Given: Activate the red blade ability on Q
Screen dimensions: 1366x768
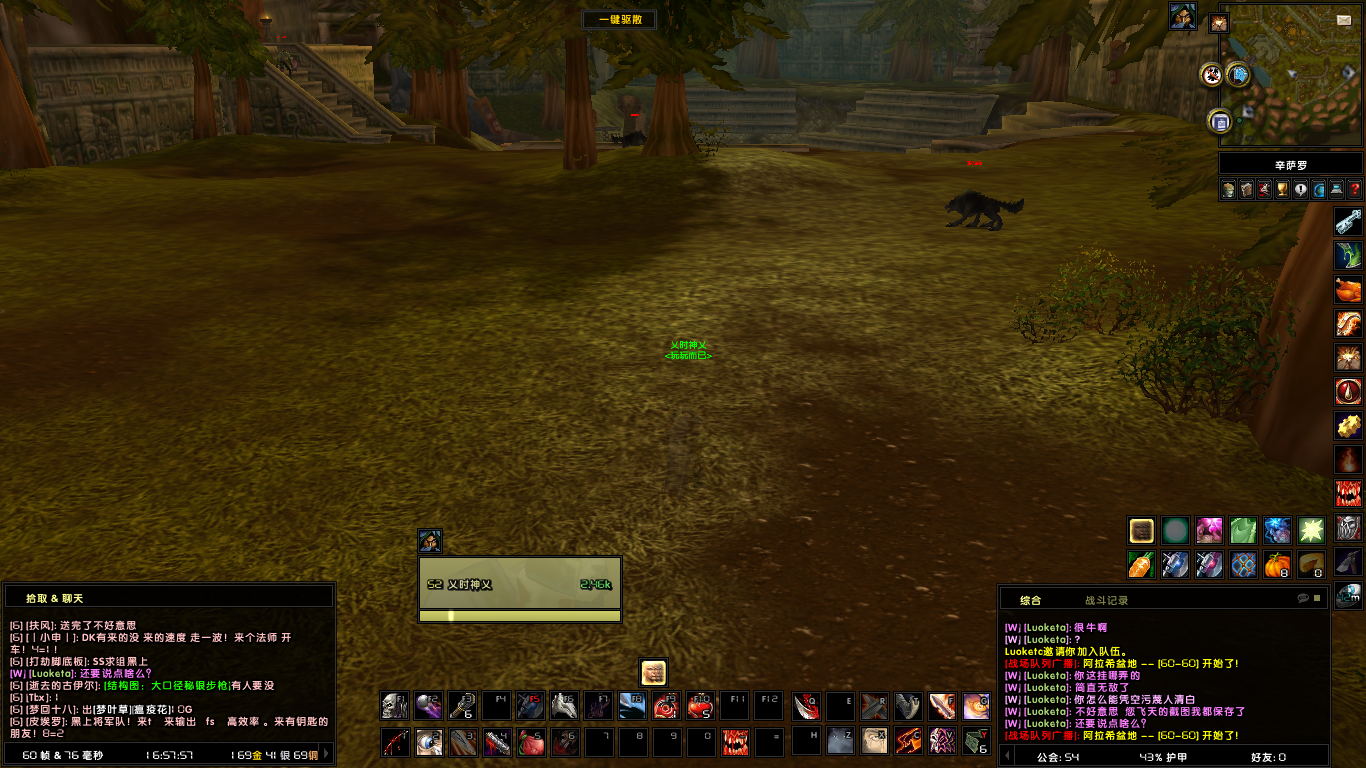Looking at the screenshot, I should click(x=806, y=706).
